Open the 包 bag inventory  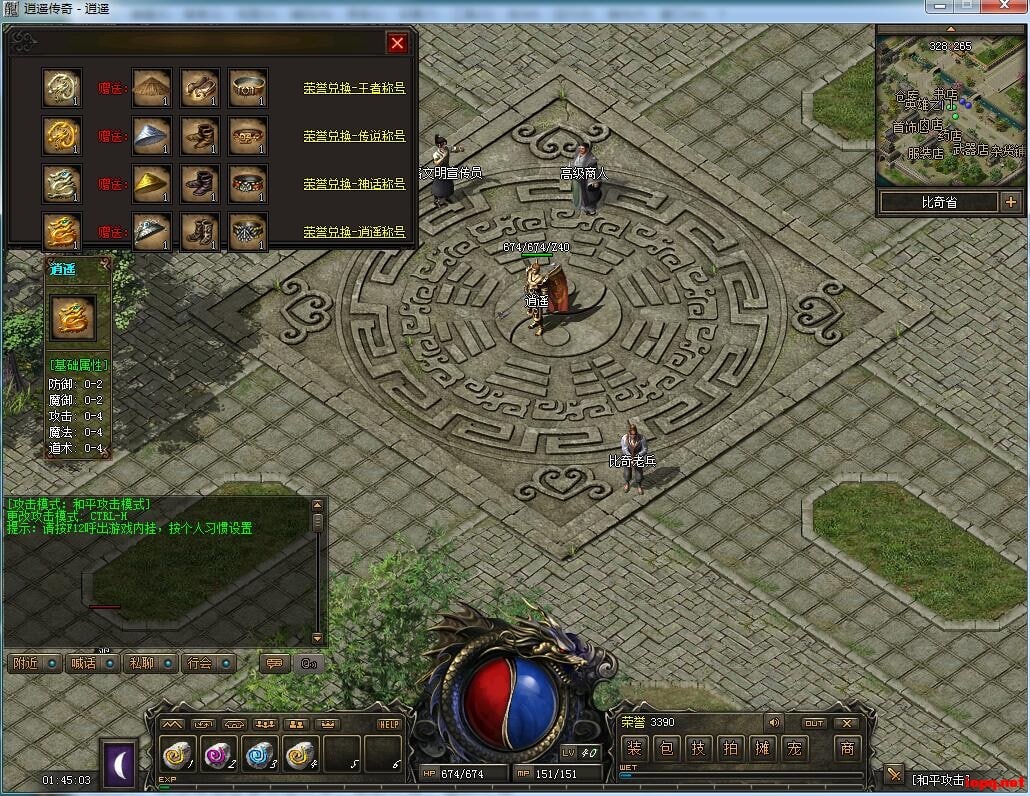pos(667,748)
